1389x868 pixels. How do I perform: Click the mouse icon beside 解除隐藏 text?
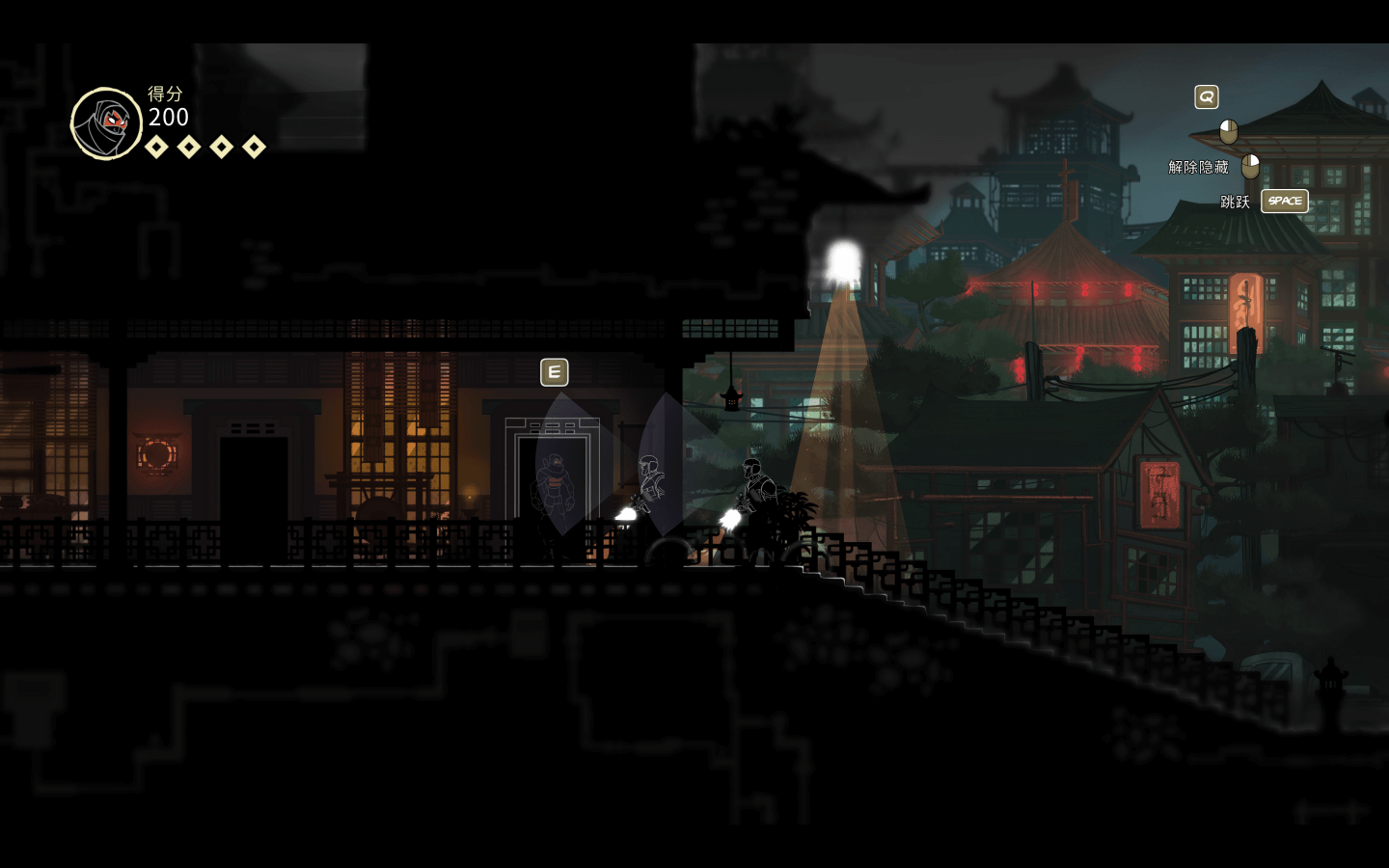click(1249, 166)
